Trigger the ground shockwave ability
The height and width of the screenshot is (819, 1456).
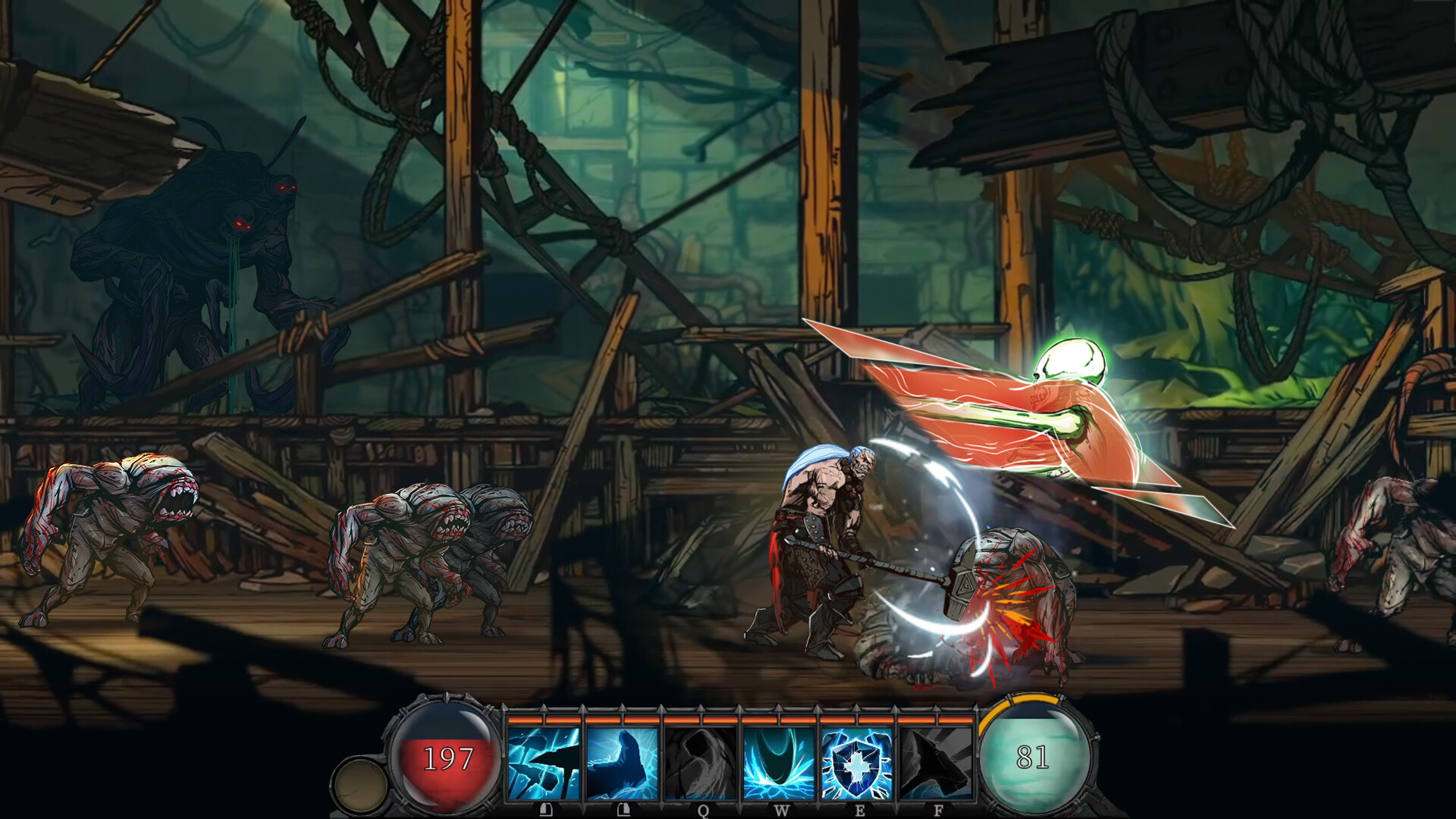click(x=779, y=762)
